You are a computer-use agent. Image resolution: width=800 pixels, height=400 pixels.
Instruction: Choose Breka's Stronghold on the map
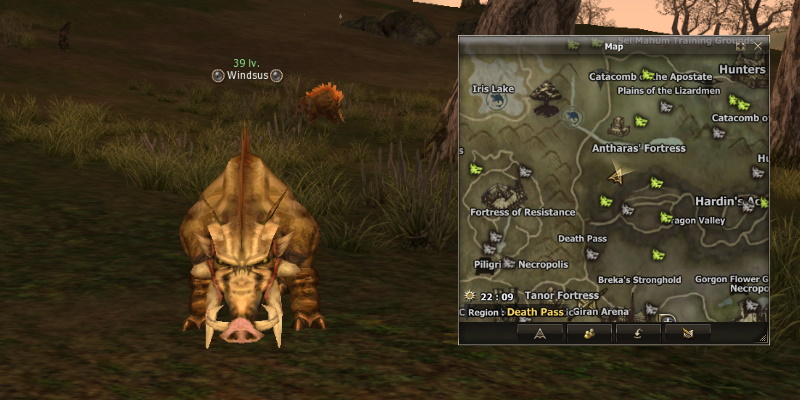pyautogui.click(x=639, y=280)
